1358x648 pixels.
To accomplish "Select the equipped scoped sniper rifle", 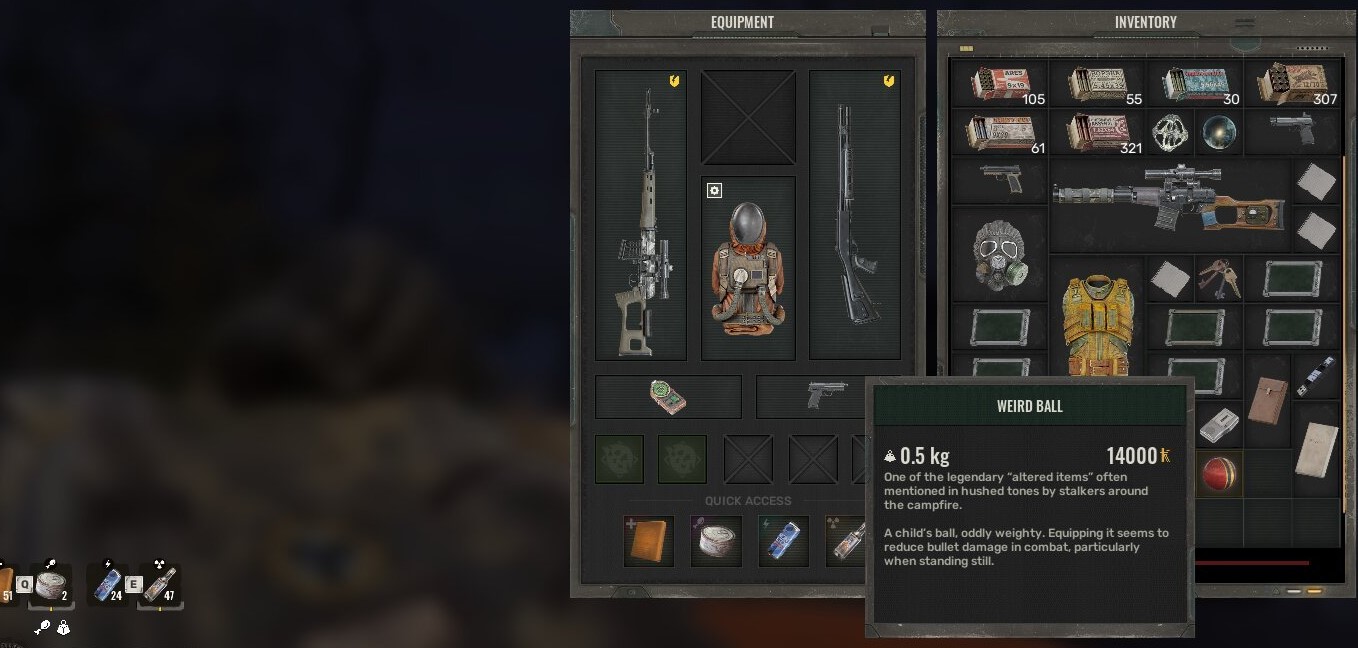I will (x=641, y=215).
